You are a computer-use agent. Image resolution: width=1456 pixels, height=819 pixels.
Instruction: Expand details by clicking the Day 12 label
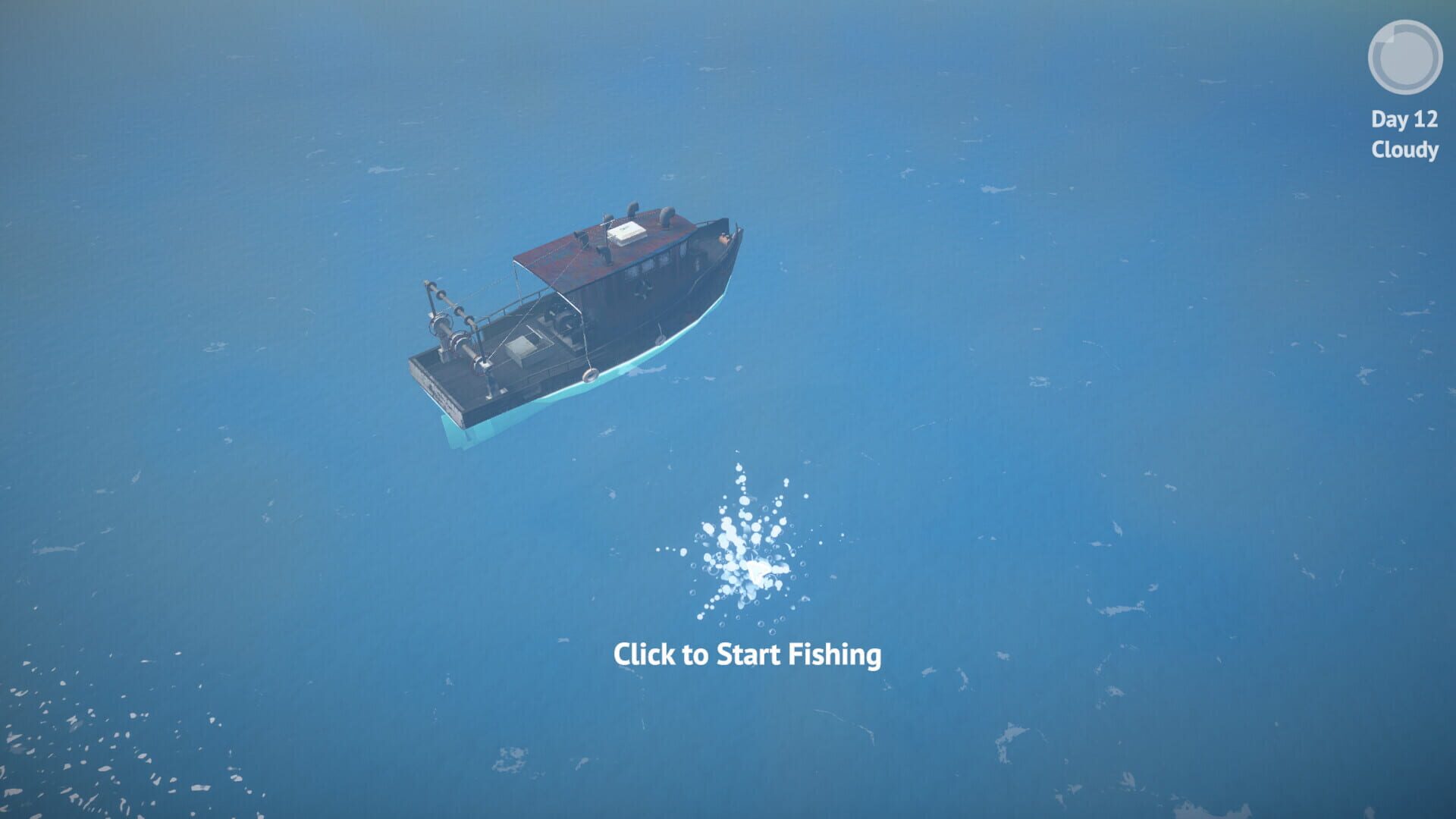(1404, 118)
